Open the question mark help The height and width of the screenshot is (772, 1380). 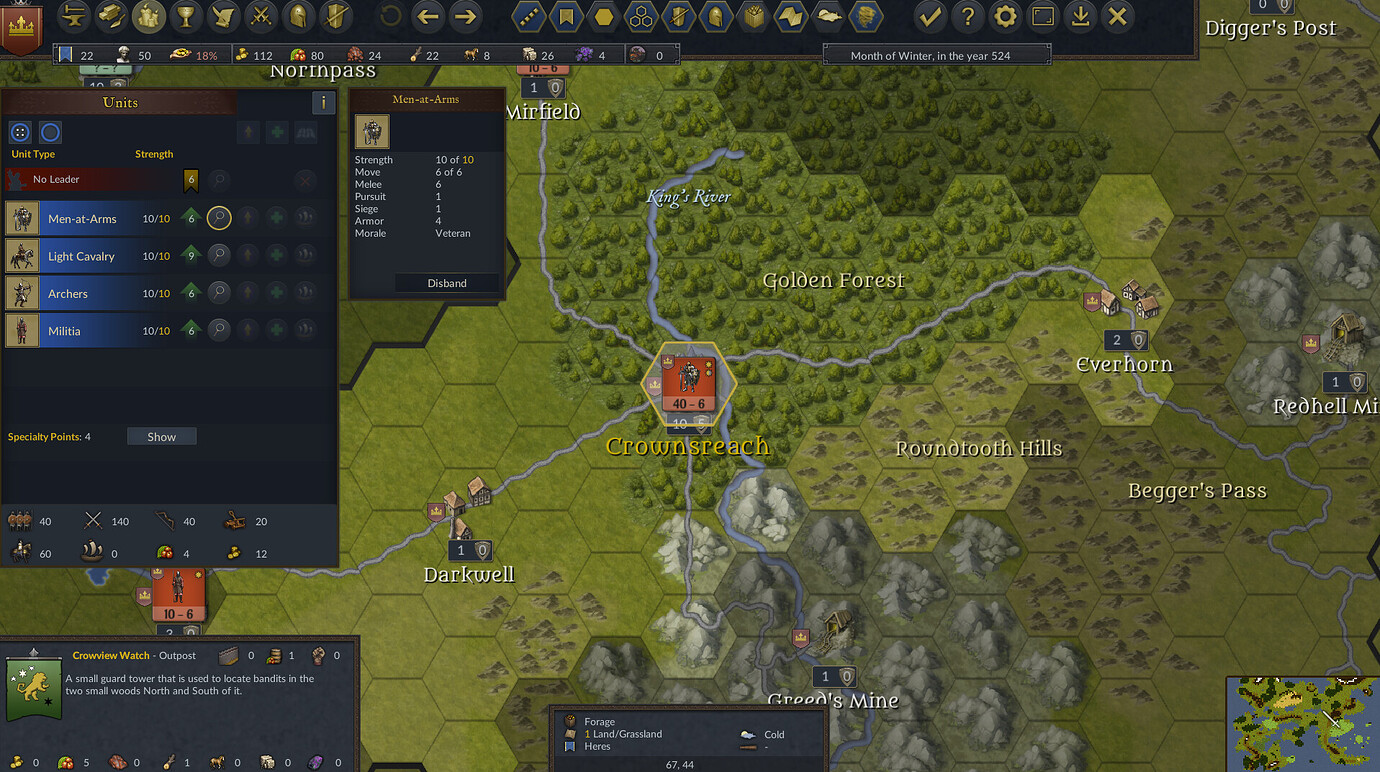[967, 16]
